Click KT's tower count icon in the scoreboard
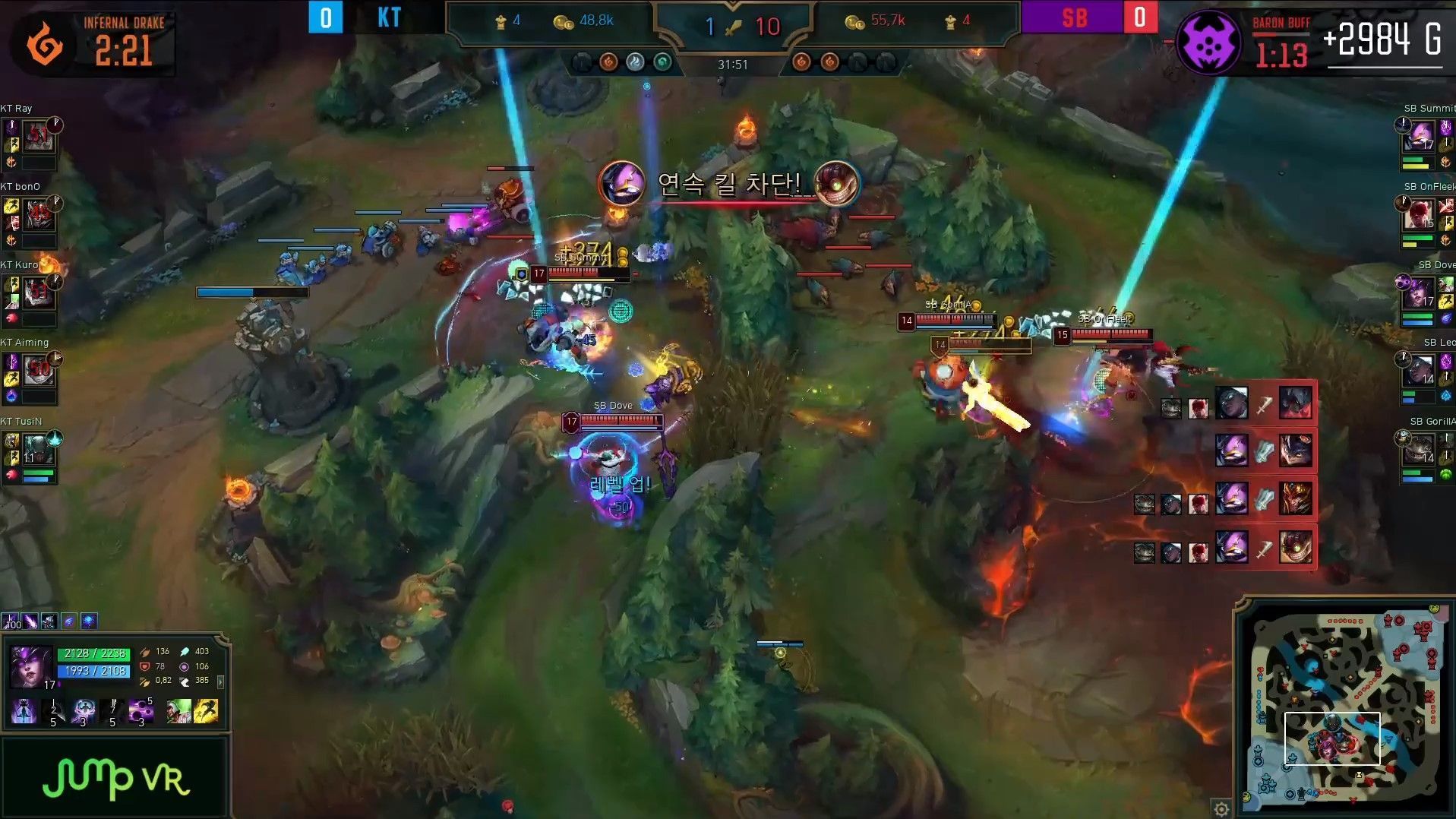This screenshot has width=1456, height=819. pos(501,21)
